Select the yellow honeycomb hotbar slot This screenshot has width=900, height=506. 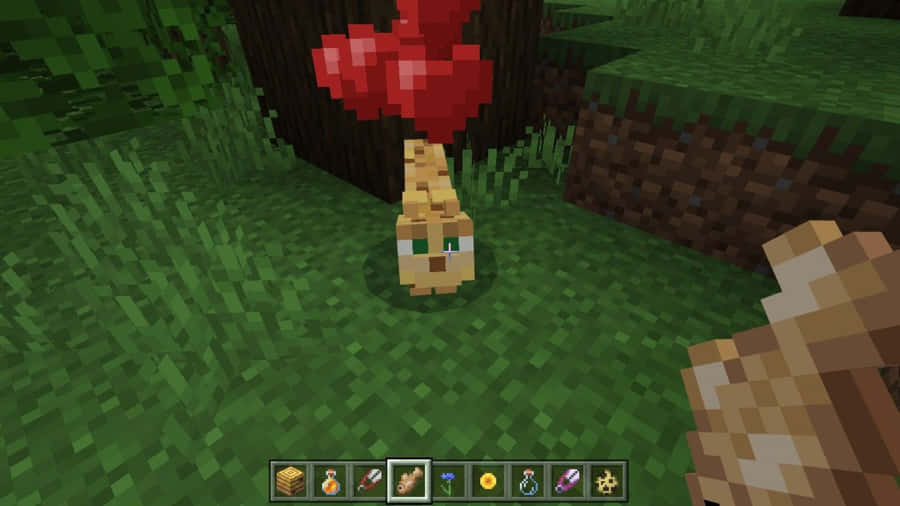(x=608, y=482)
